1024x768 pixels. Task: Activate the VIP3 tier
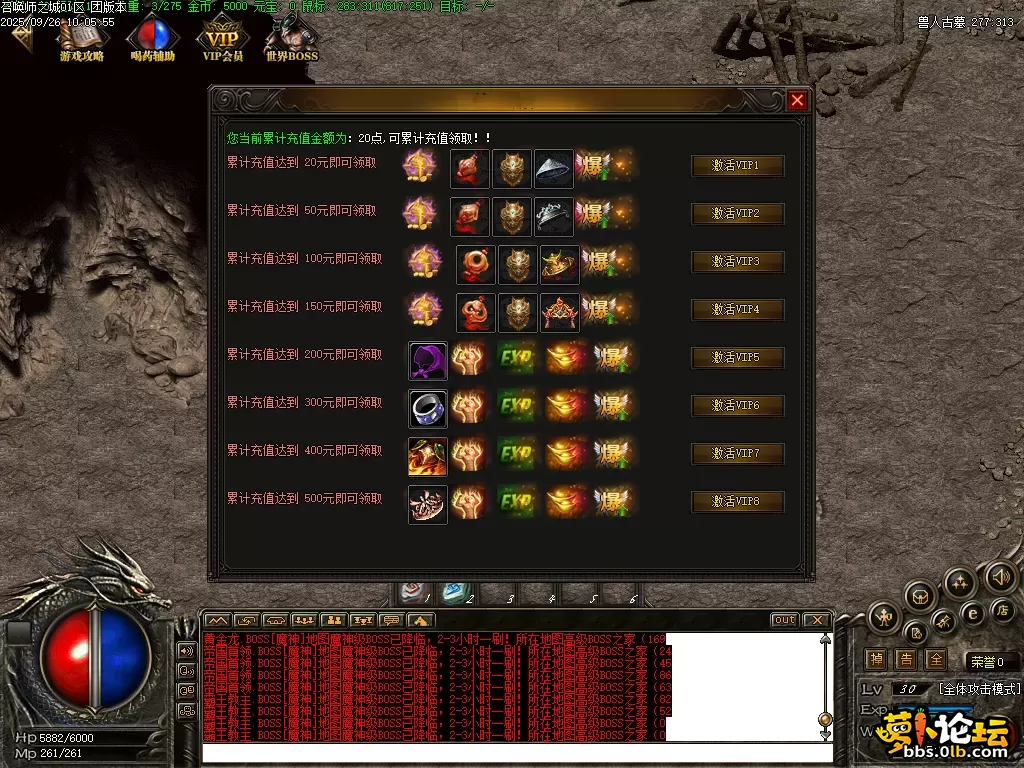[x=737, y=262]
